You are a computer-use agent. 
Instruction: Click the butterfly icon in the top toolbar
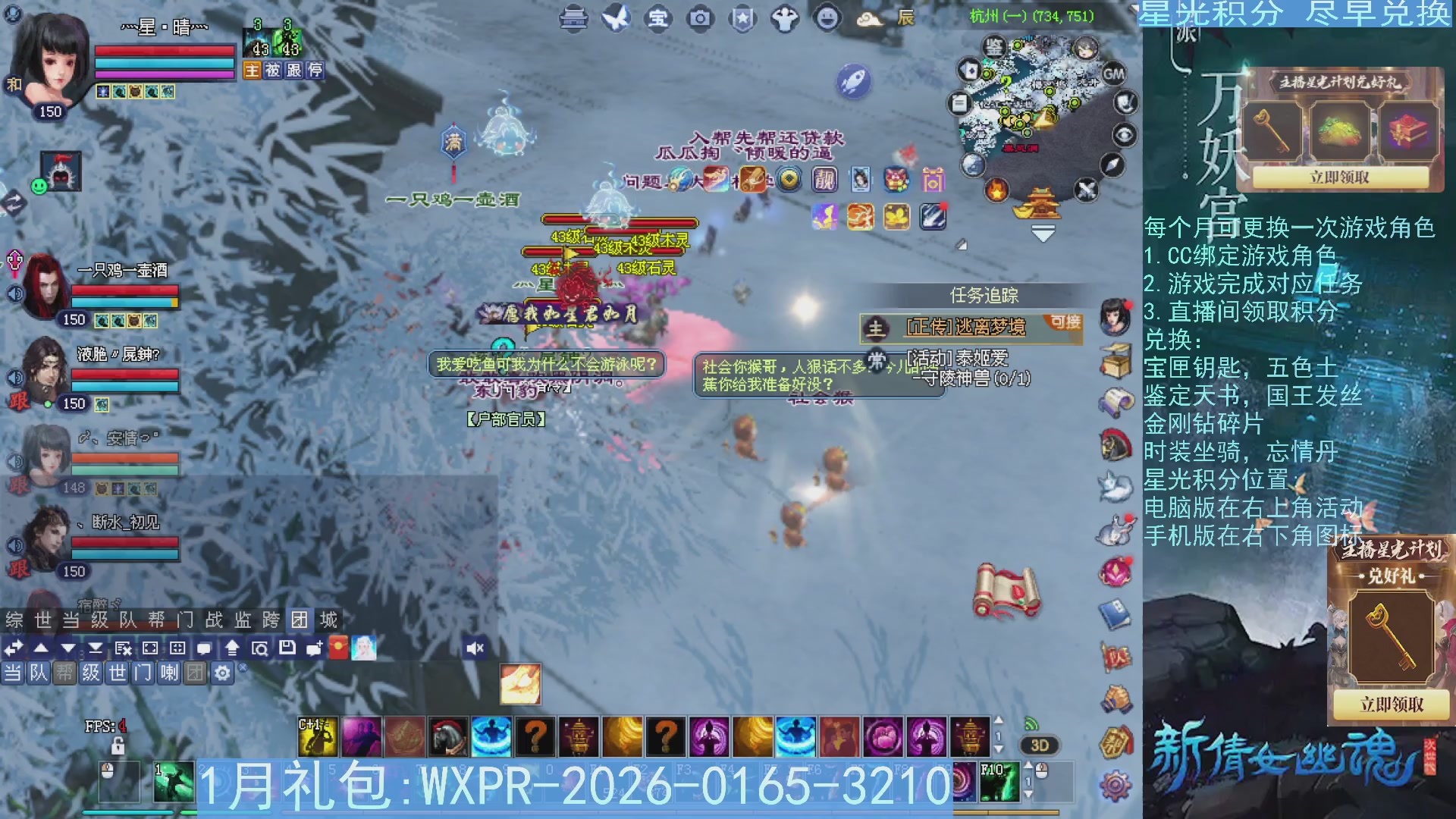615,18
